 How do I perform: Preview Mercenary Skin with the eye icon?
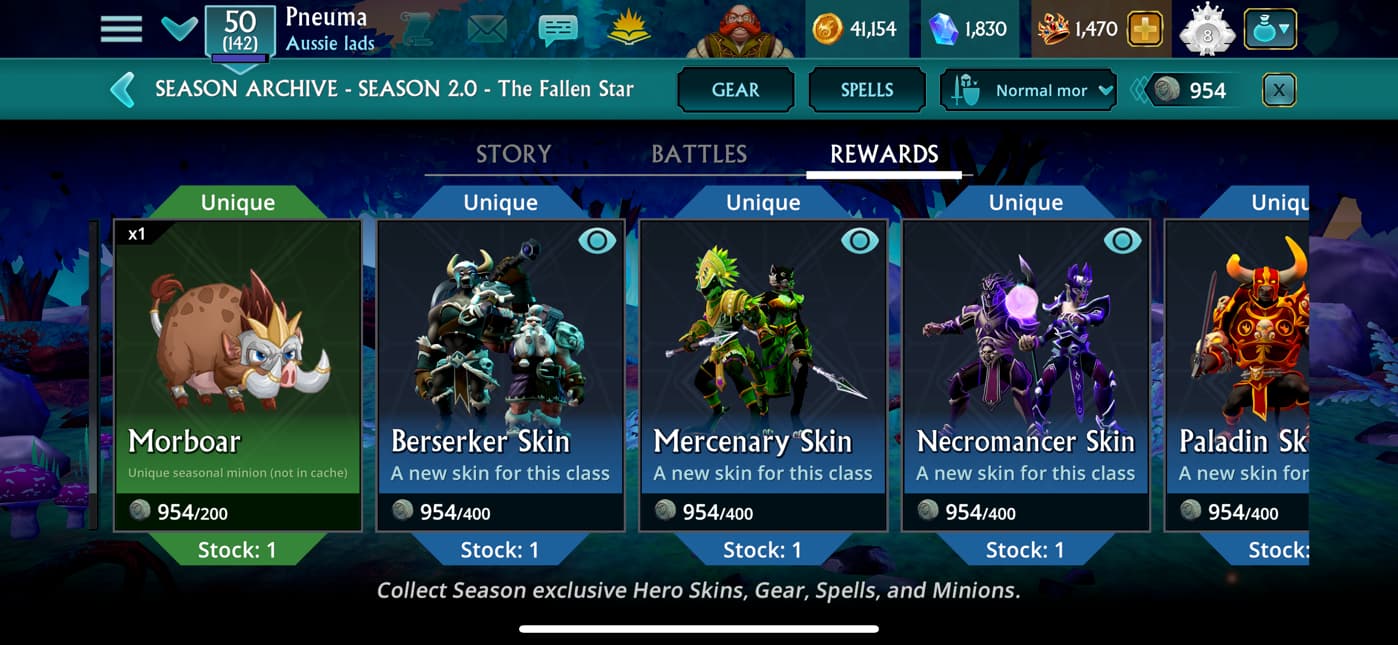click(x=859, y=241)
